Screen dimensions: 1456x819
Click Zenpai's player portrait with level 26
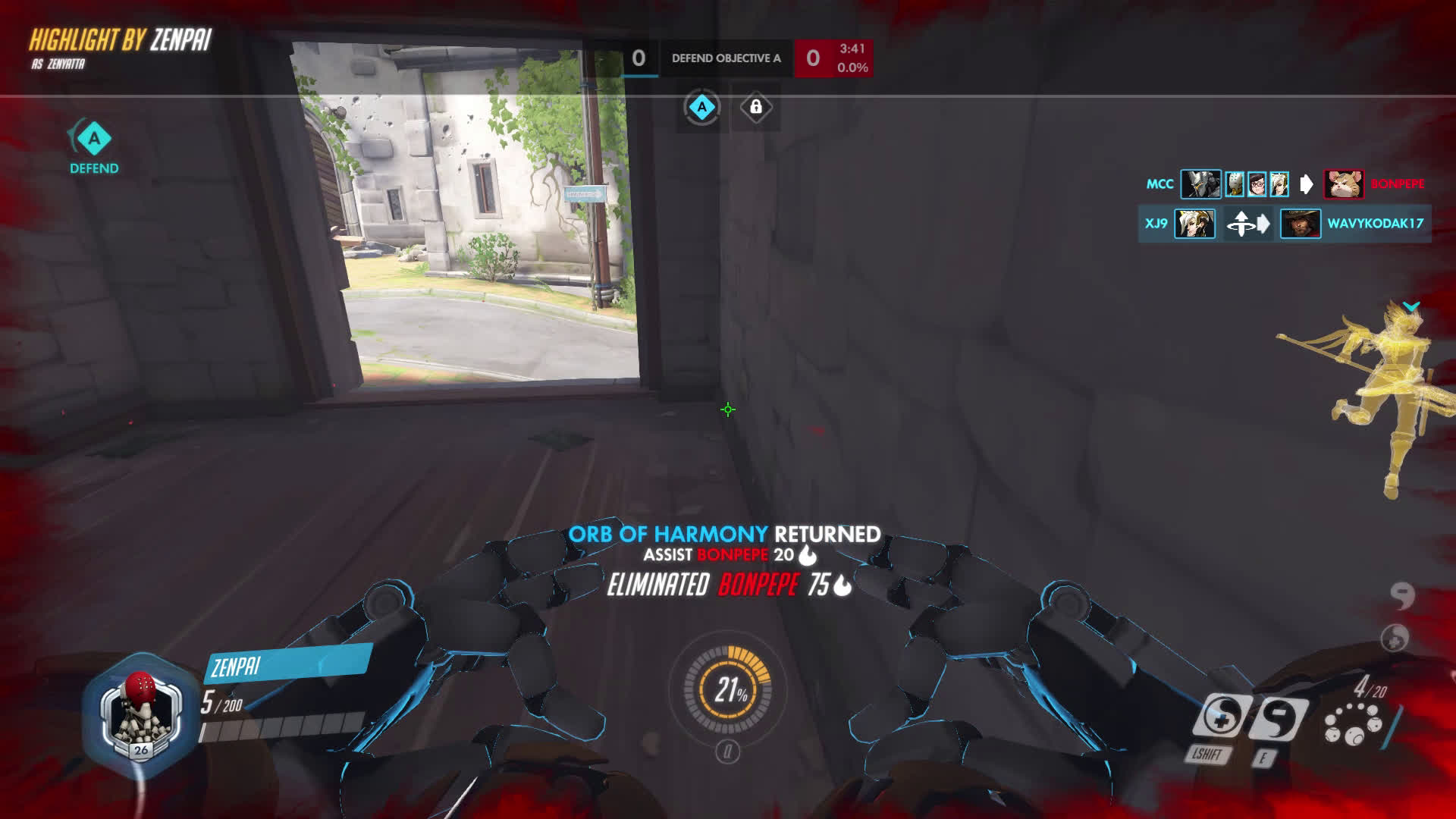point(140,714)
